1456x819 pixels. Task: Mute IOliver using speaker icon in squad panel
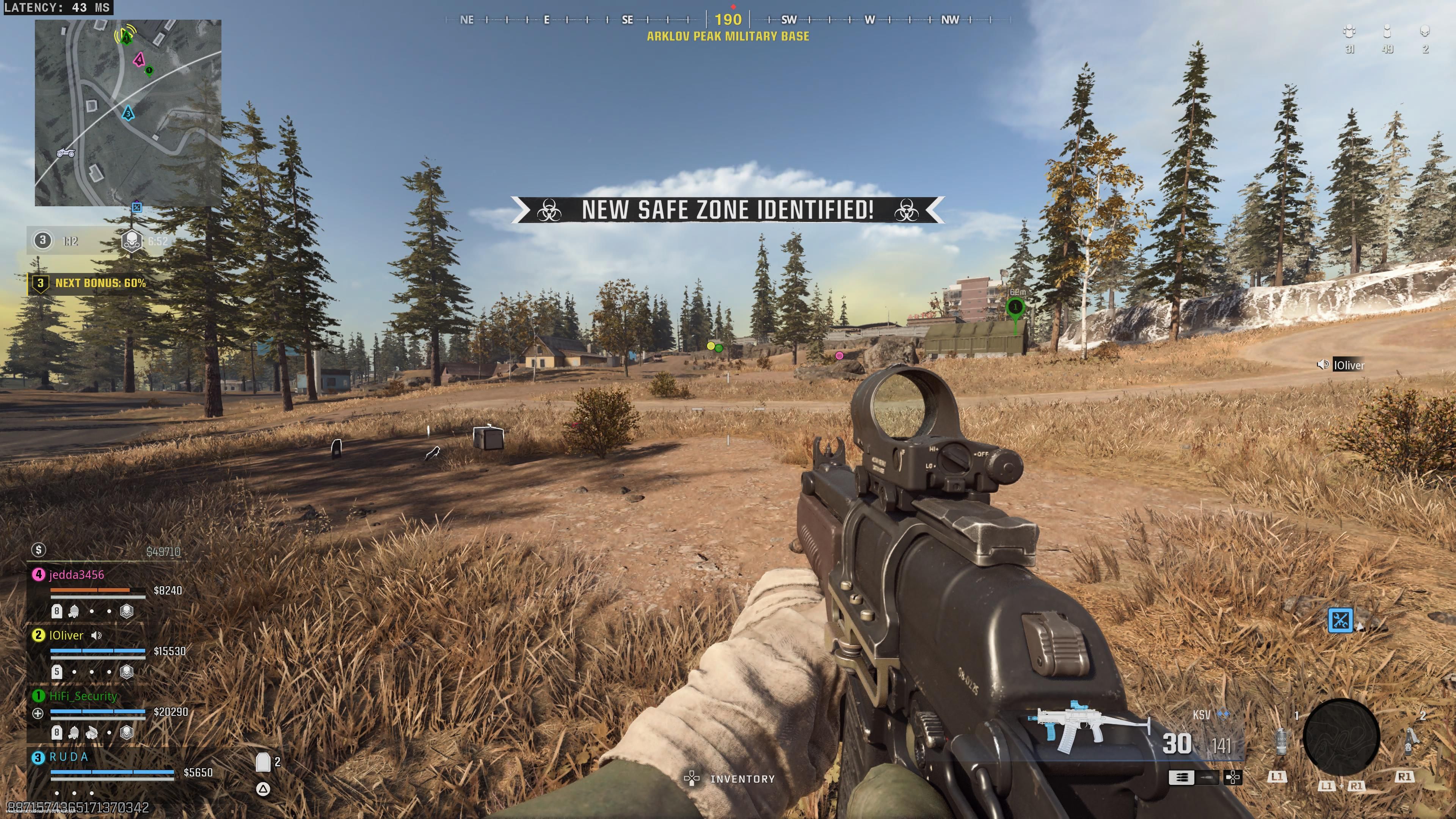point(96,635)
